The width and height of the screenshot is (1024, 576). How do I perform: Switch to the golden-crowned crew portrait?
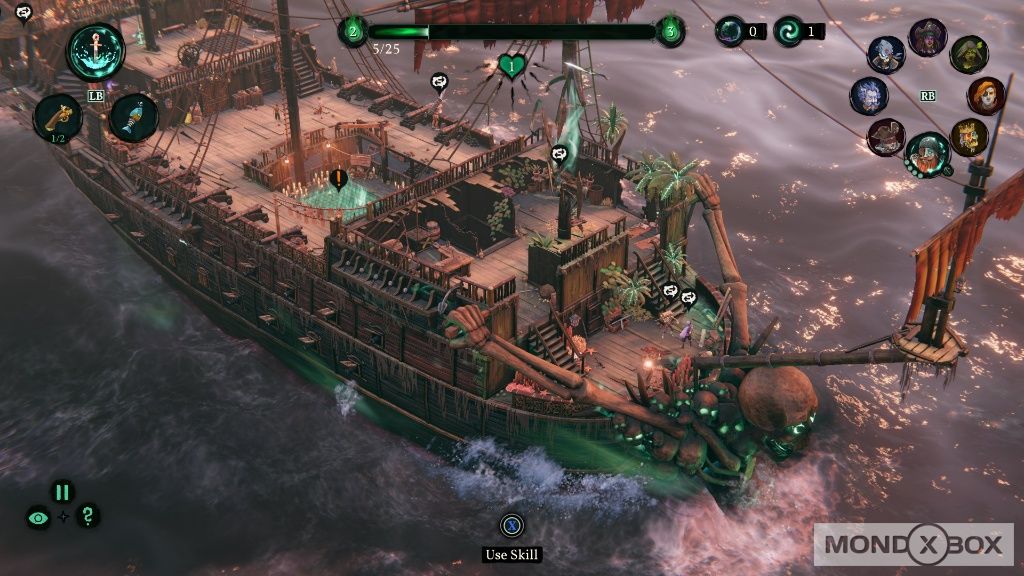(x=968, y=137)
